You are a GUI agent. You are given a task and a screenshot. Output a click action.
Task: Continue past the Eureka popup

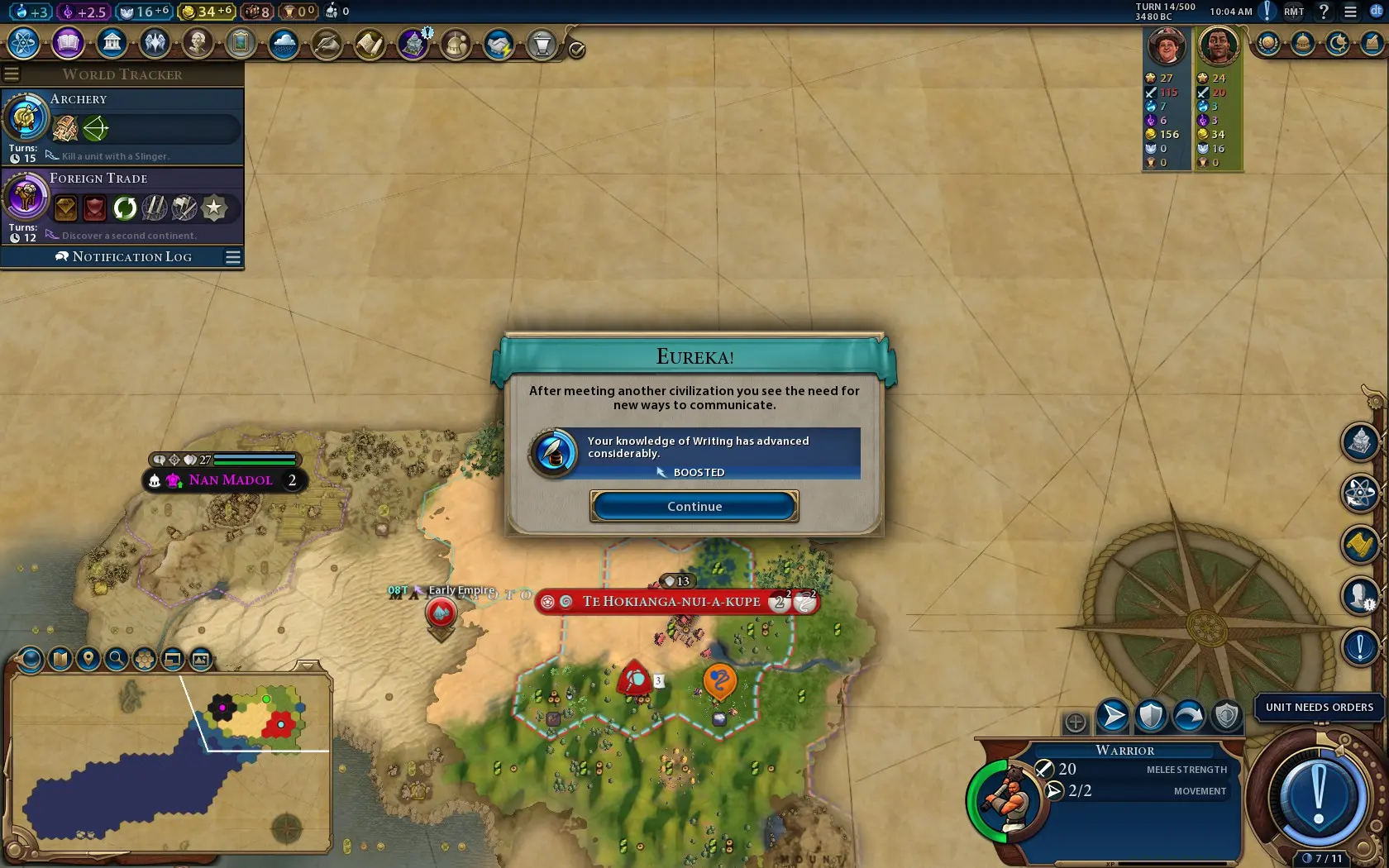click(x=694, y=506)
